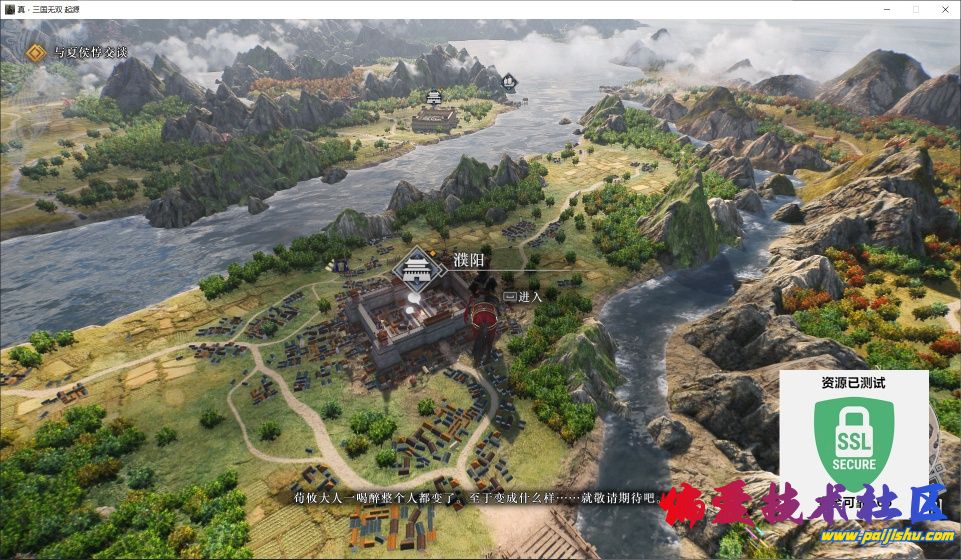Select the fortress marker across the river

click(x=434, y=97)
